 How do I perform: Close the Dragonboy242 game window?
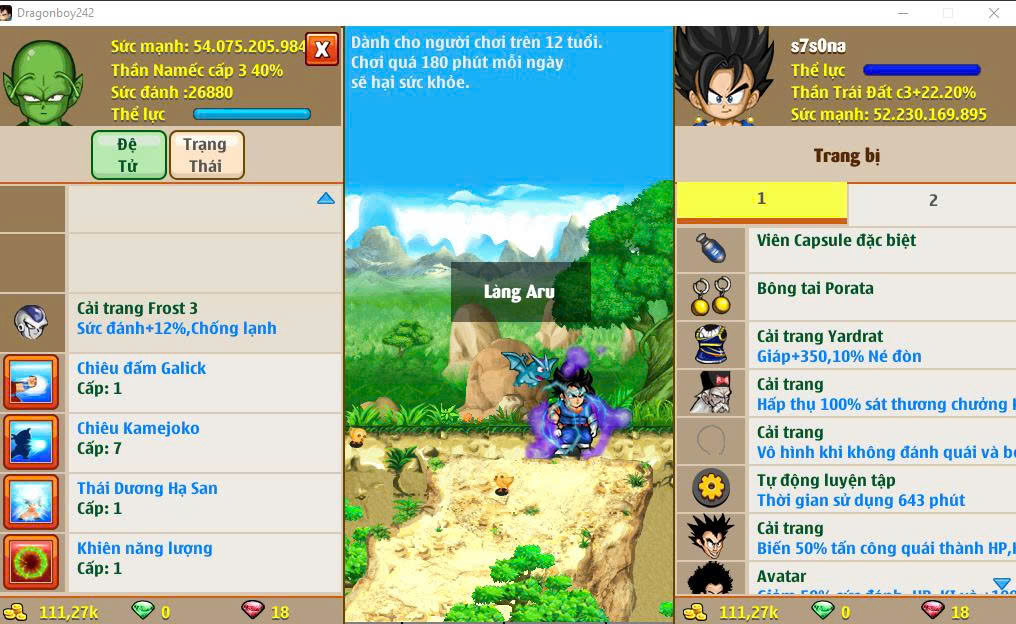993,13
